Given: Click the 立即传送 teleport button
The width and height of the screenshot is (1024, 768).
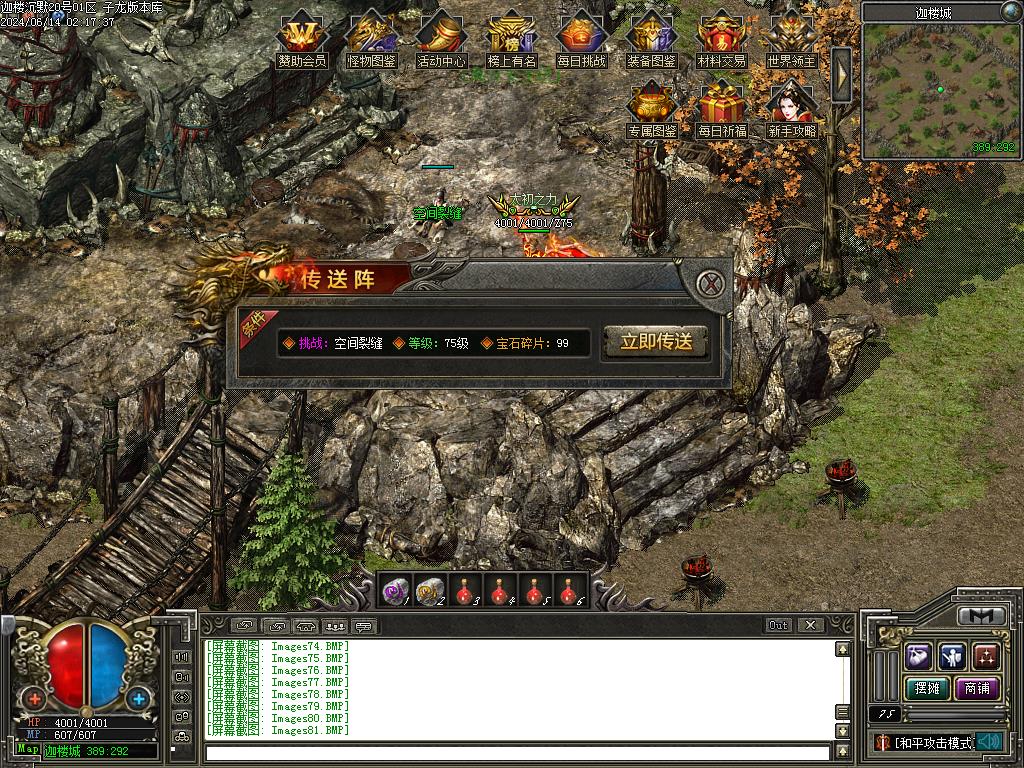Looking at the screenshot, I should 656,342.
